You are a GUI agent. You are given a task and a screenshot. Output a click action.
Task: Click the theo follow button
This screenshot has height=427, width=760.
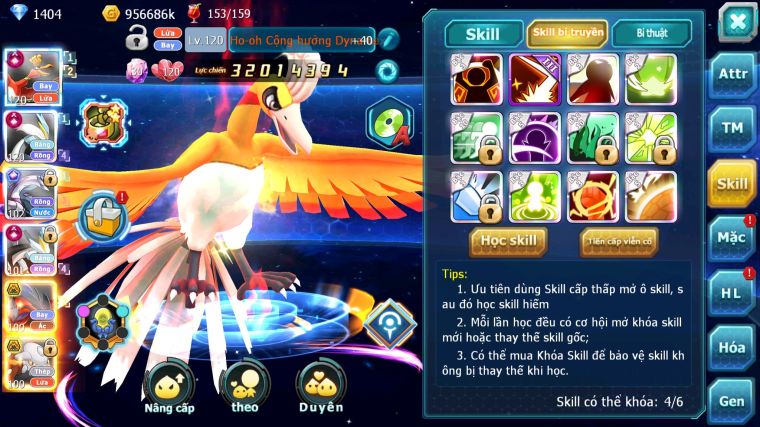tap(244, 388)
